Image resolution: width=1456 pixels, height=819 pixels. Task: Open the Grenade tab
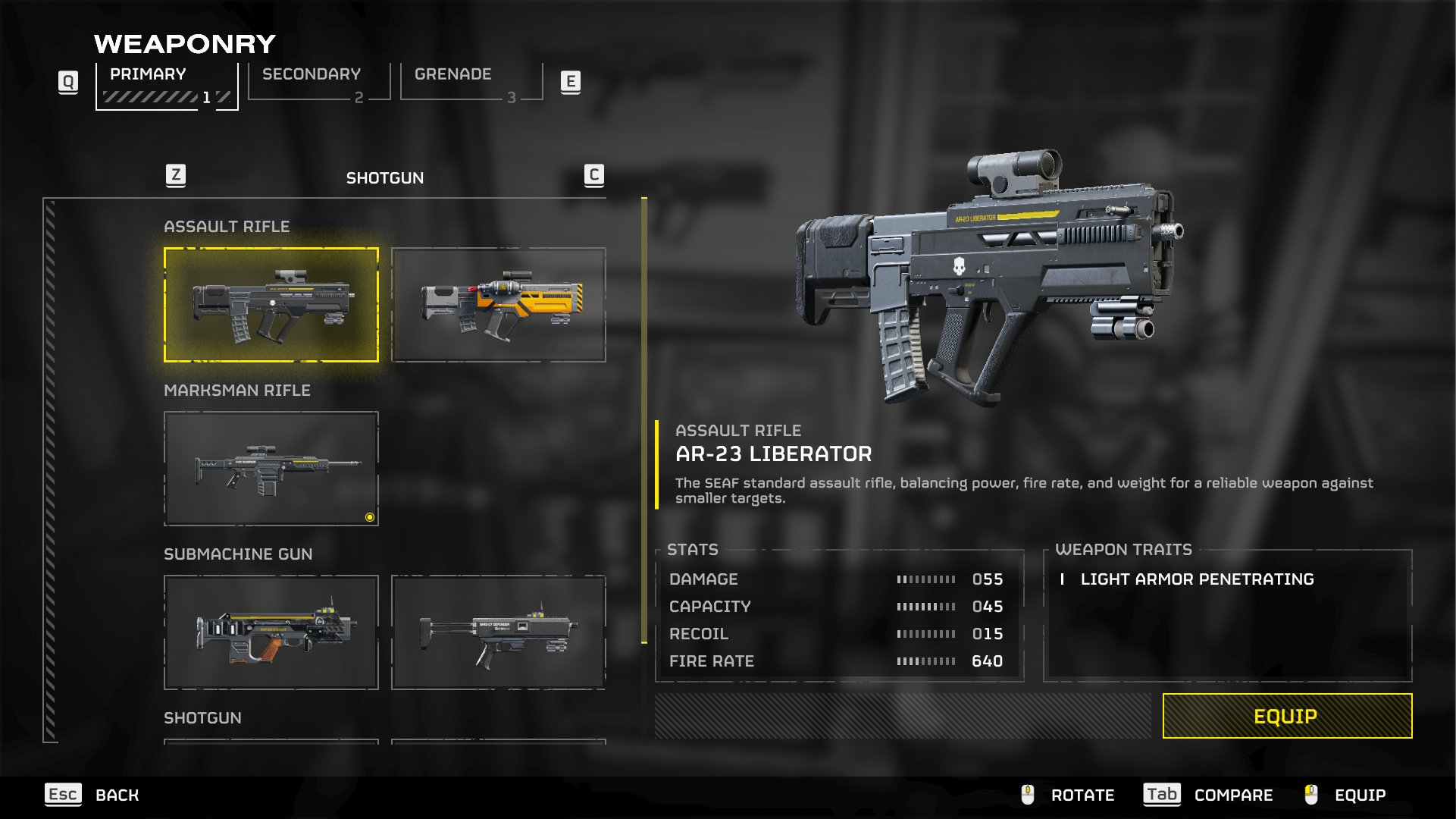[452, 74]
